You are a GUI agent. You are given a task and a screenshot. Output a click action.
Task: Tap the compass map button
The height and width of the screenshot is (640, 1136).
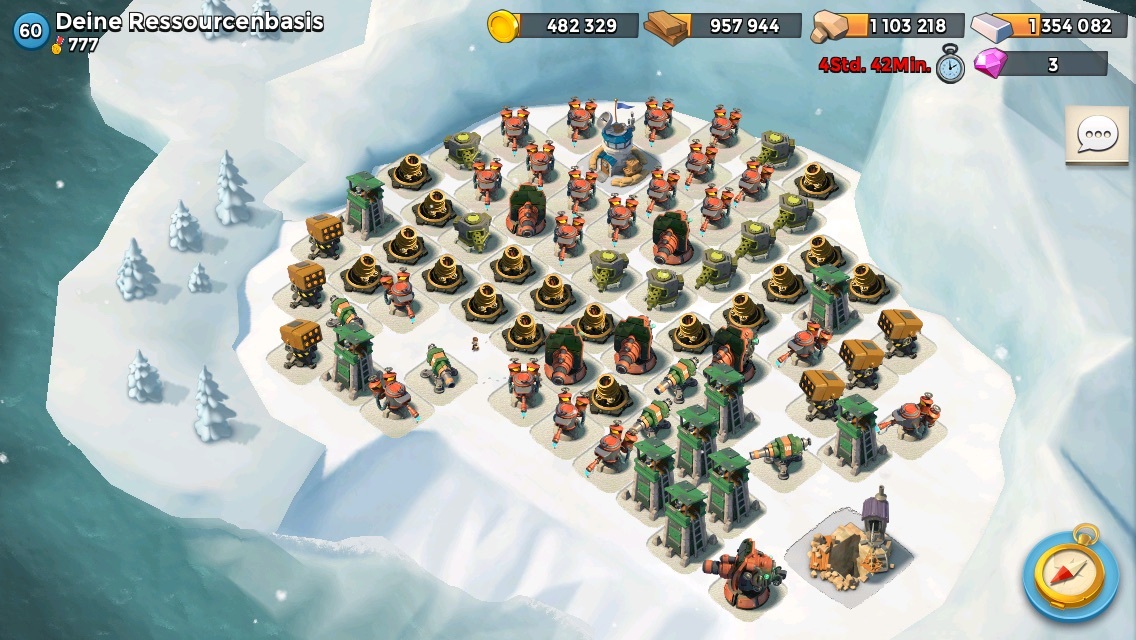coord(1071,573)
